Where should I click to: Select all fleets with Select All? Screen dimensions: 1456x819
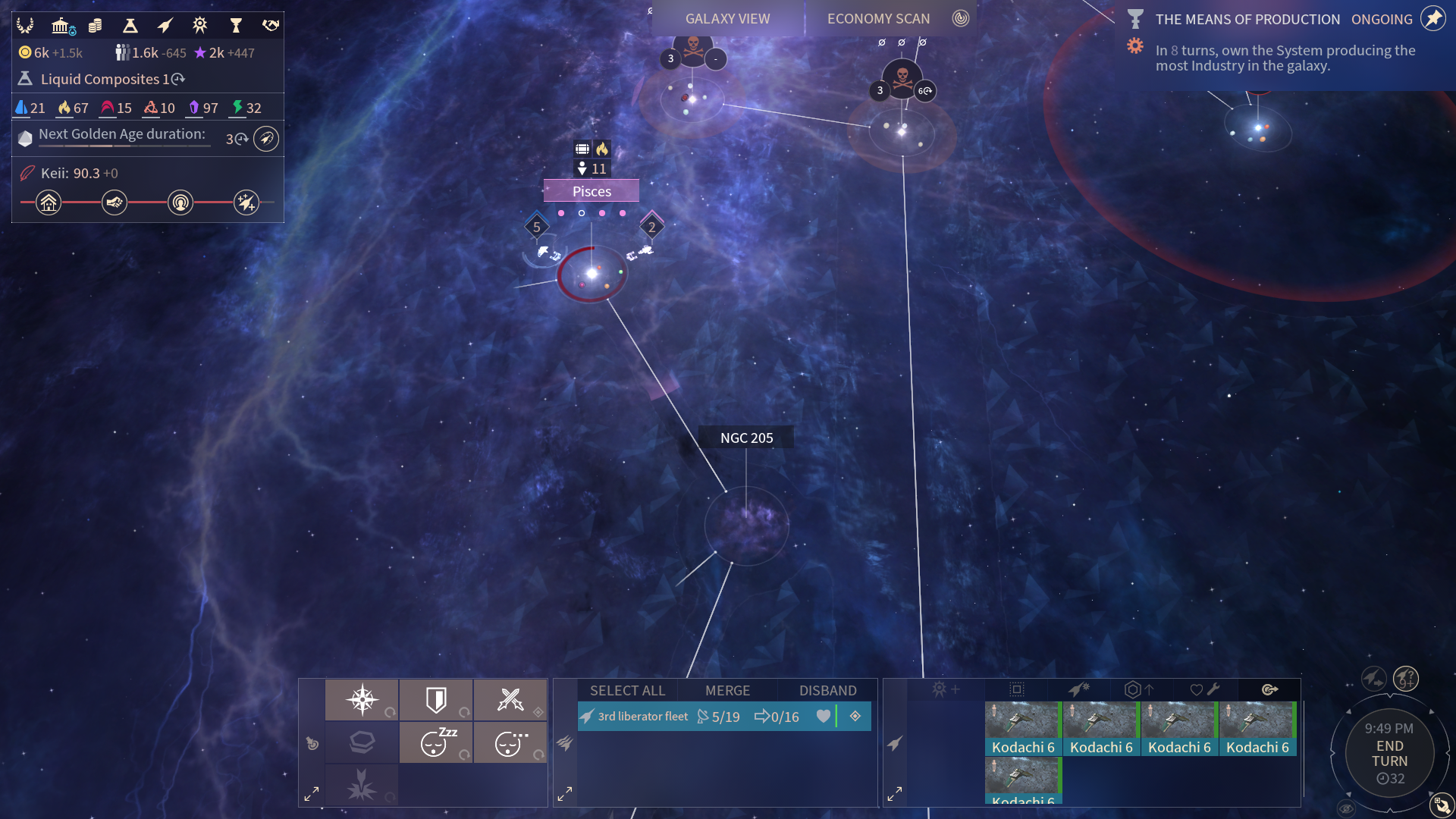coord(627,690)
